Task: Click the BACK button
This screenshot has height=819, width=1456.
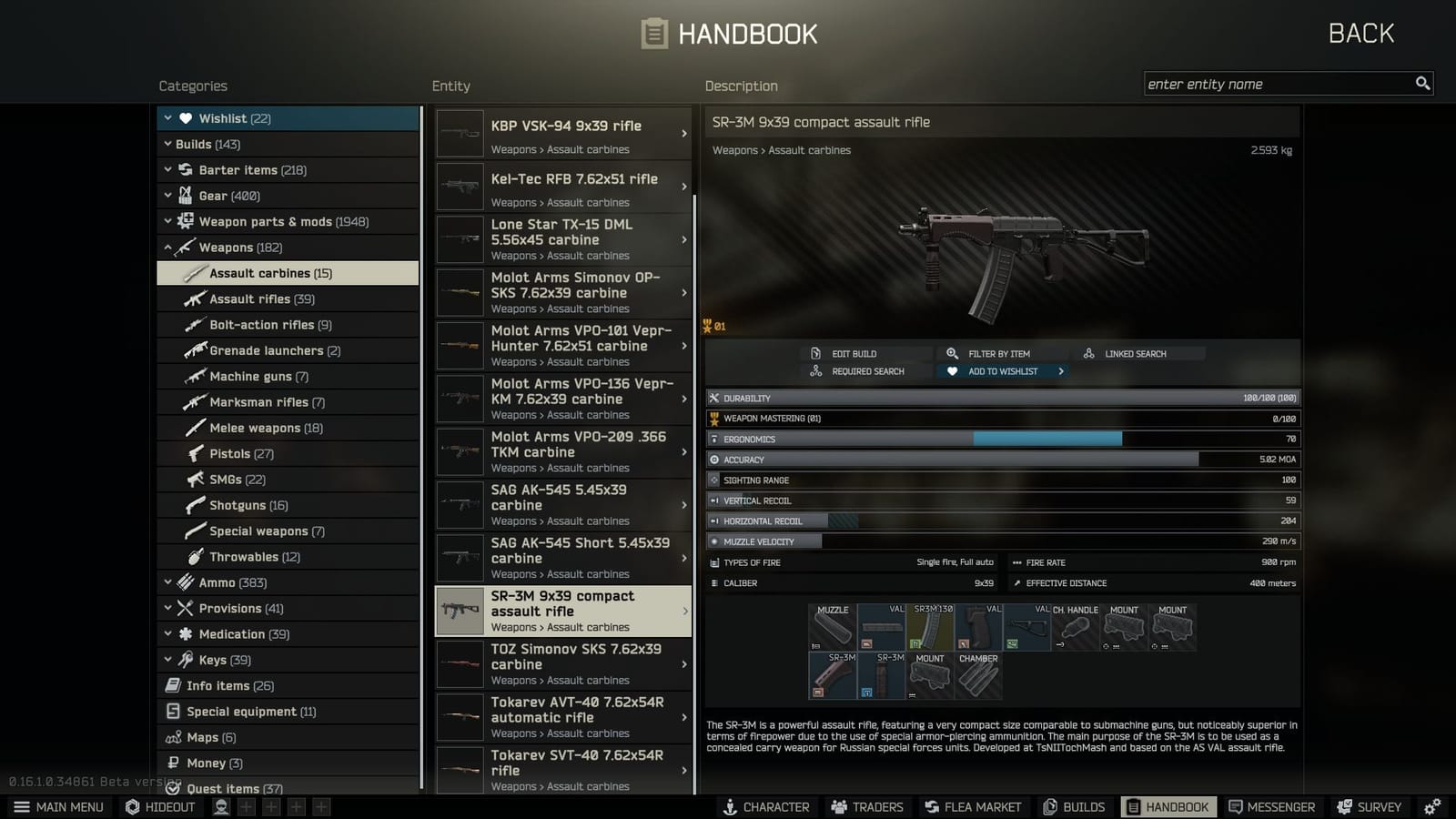Action: (1360, 33)
